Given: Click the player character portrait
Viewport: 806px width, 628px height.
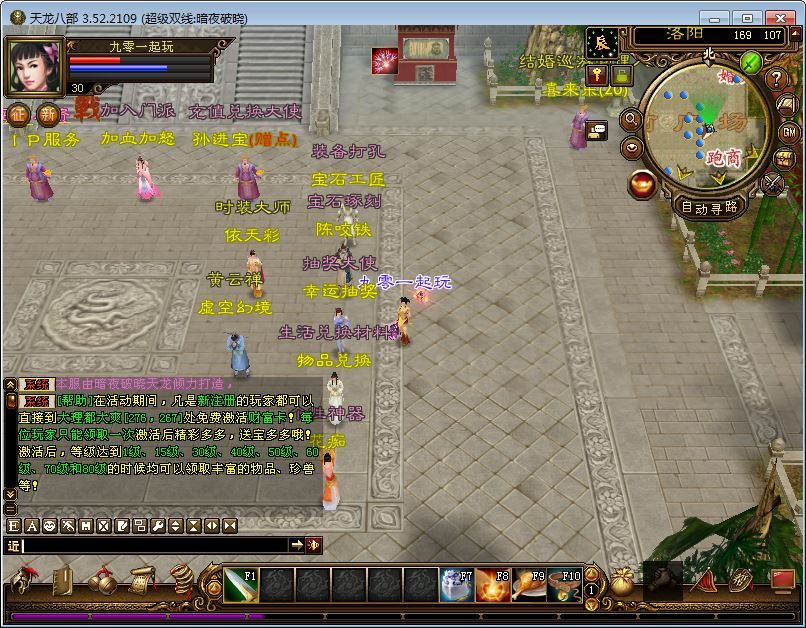Looking at the screenshot, I should pyautogui.click(x=36, y=66).
